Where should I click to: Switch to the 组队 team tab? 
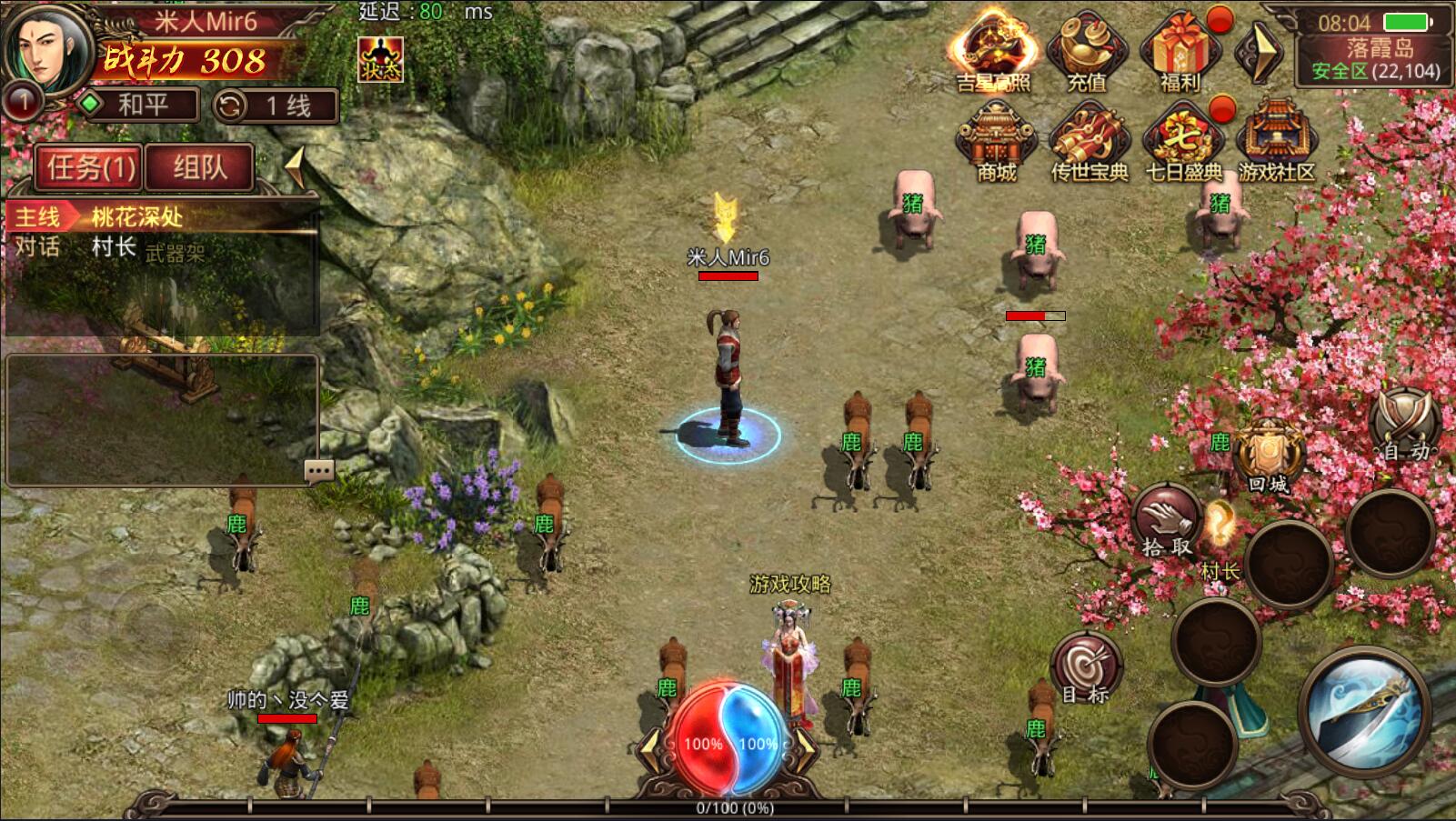[199, 167]
